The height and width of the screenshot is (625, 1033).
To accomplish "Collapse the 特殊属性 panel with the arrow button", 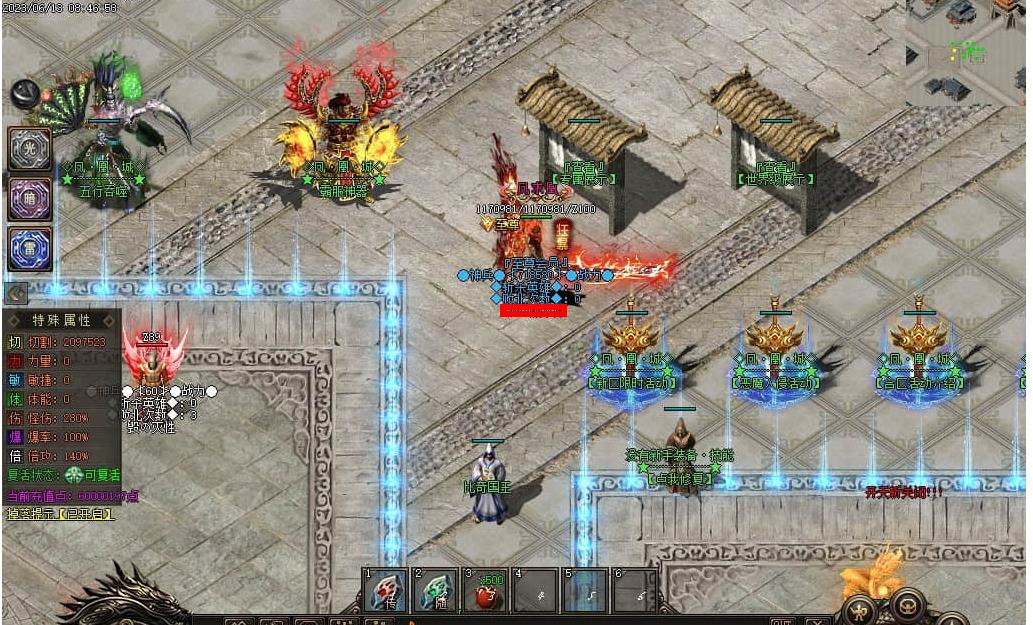I will (15, 293).
